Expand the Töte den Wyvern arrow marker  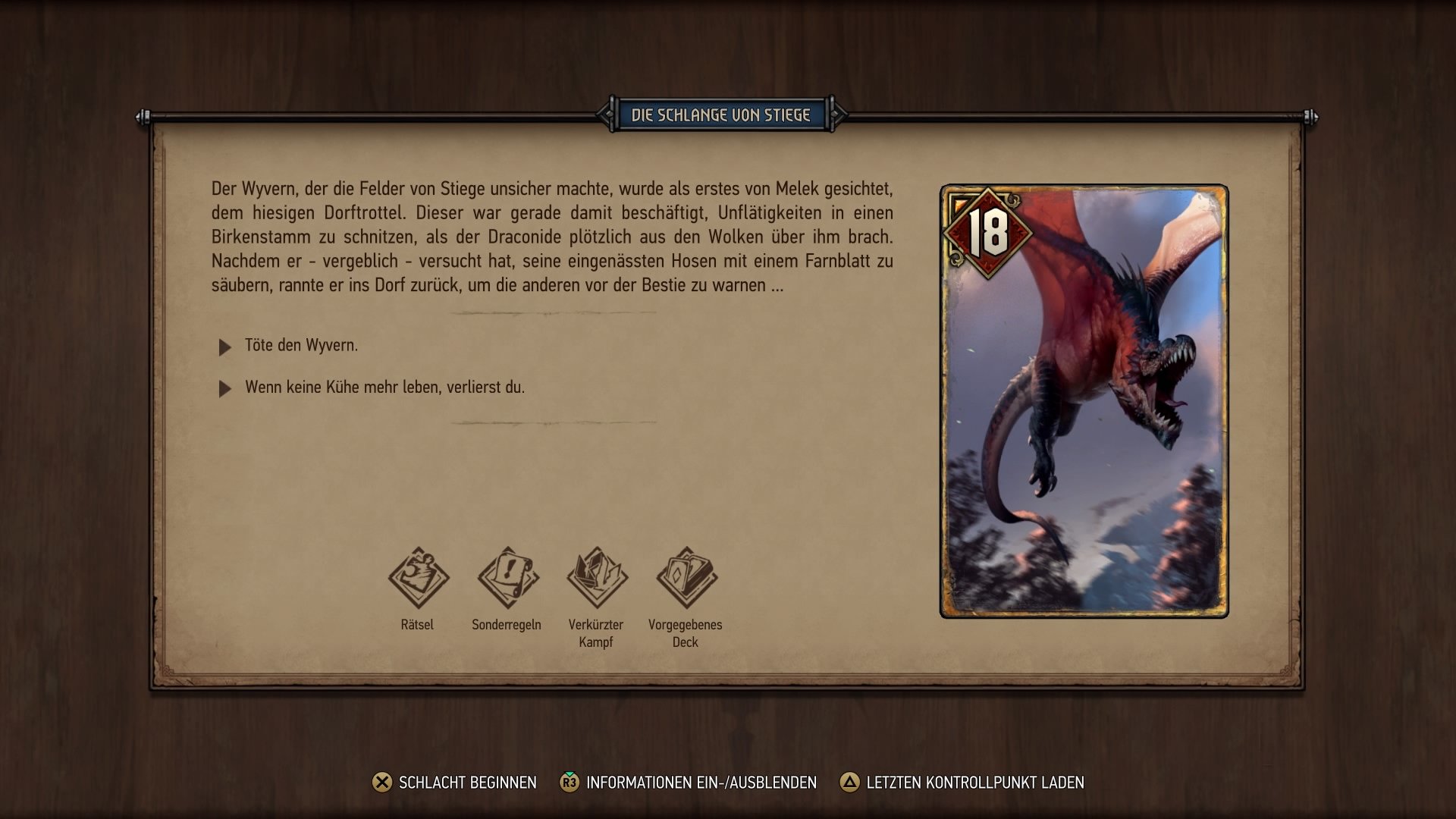224,347
